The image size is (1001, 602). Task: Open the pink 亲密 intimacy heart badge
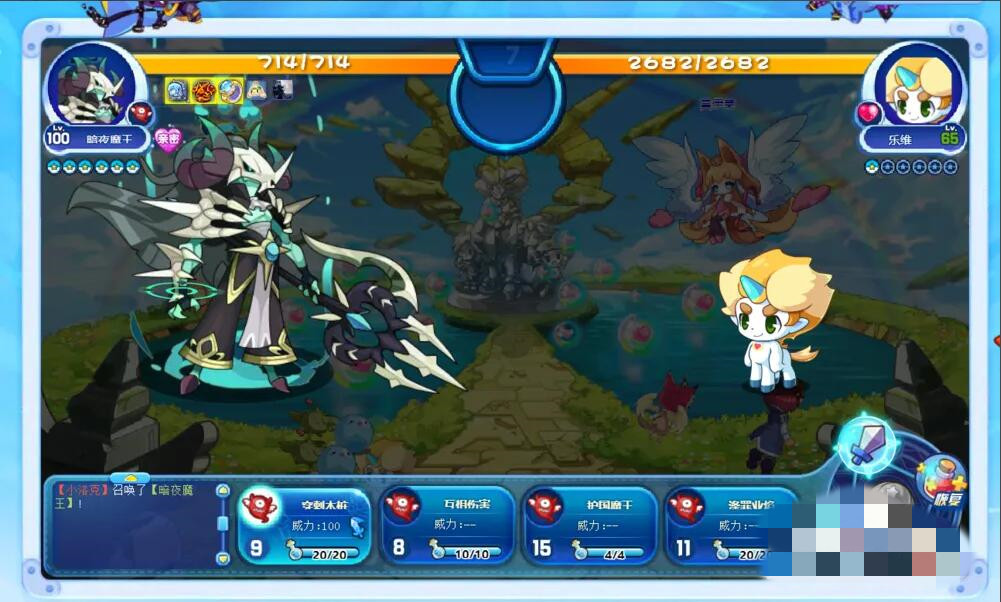[169, 138]
